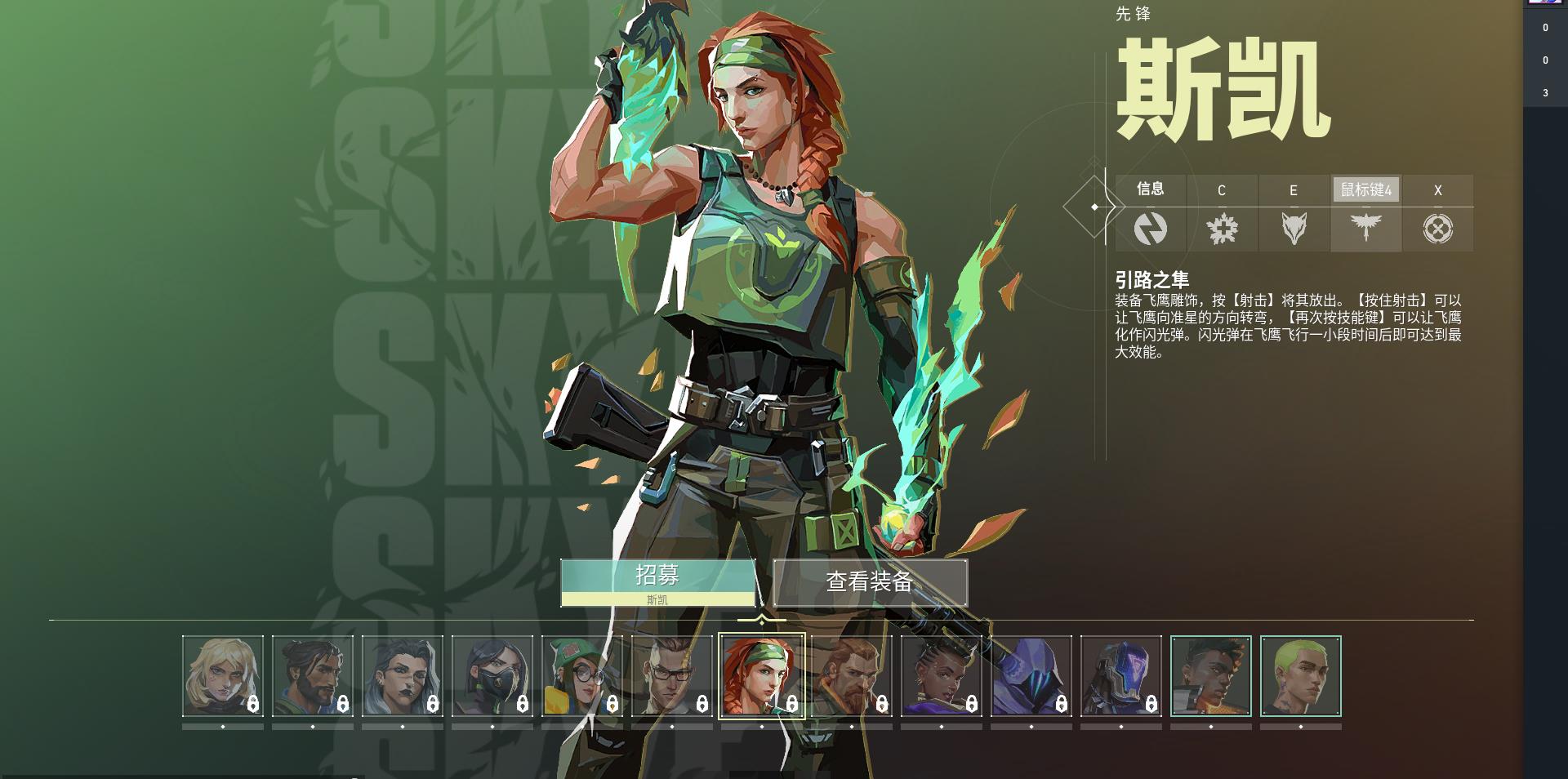Toggle the lock on the first blonde agent
The image size is (1568, 779).
coord(252,704)
